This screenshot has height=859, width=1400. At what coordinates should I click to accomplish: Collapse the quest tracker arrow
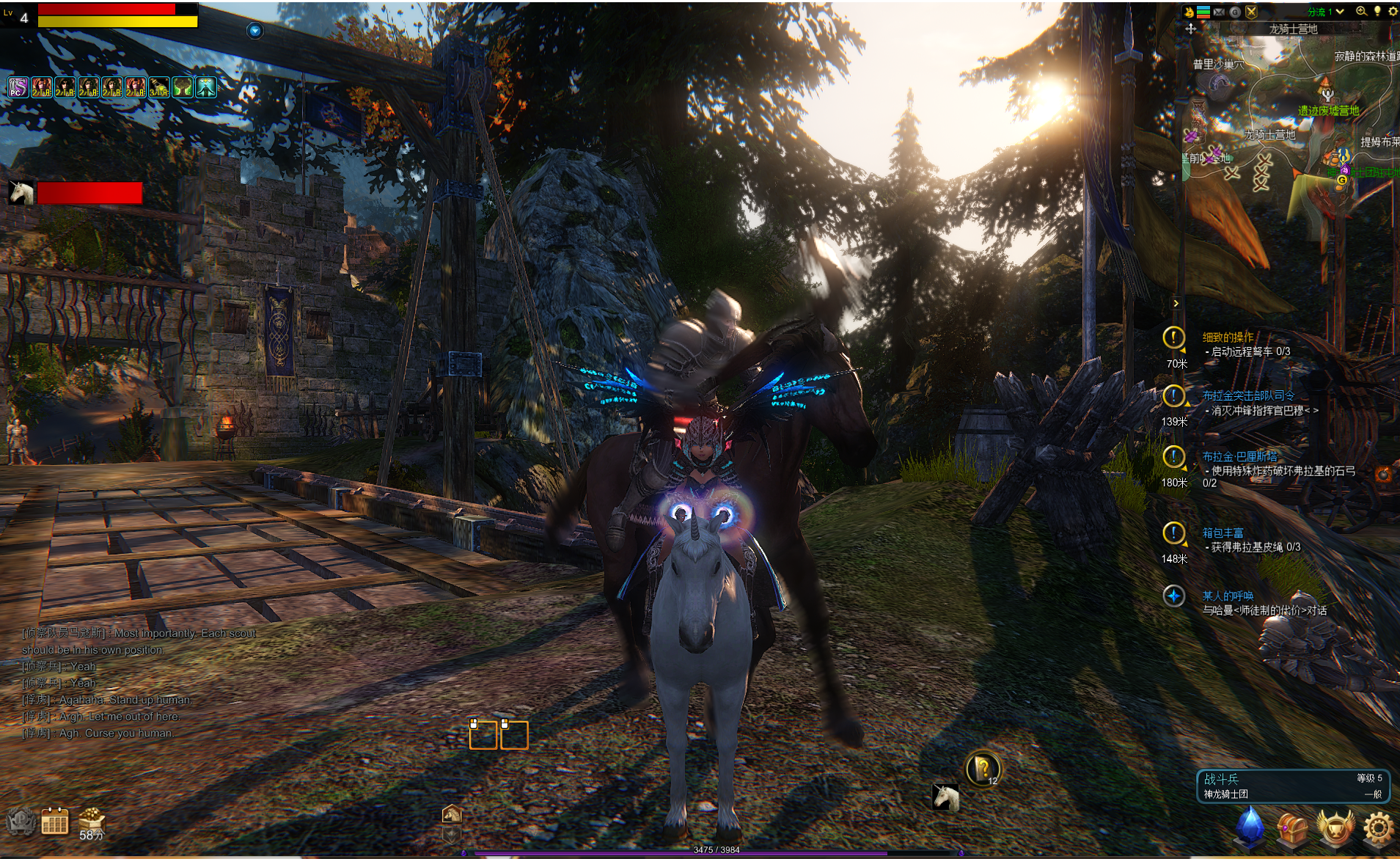[1176, 303]
